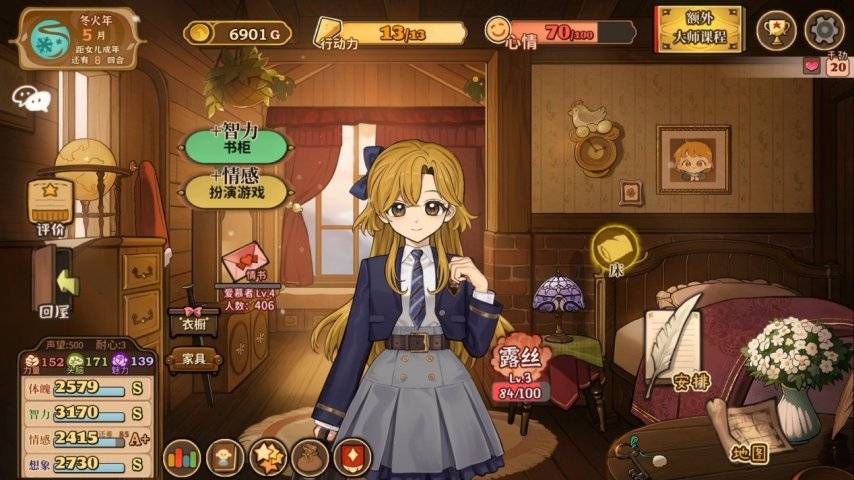Open the brown sack bag icon

[x=310, y=458]
